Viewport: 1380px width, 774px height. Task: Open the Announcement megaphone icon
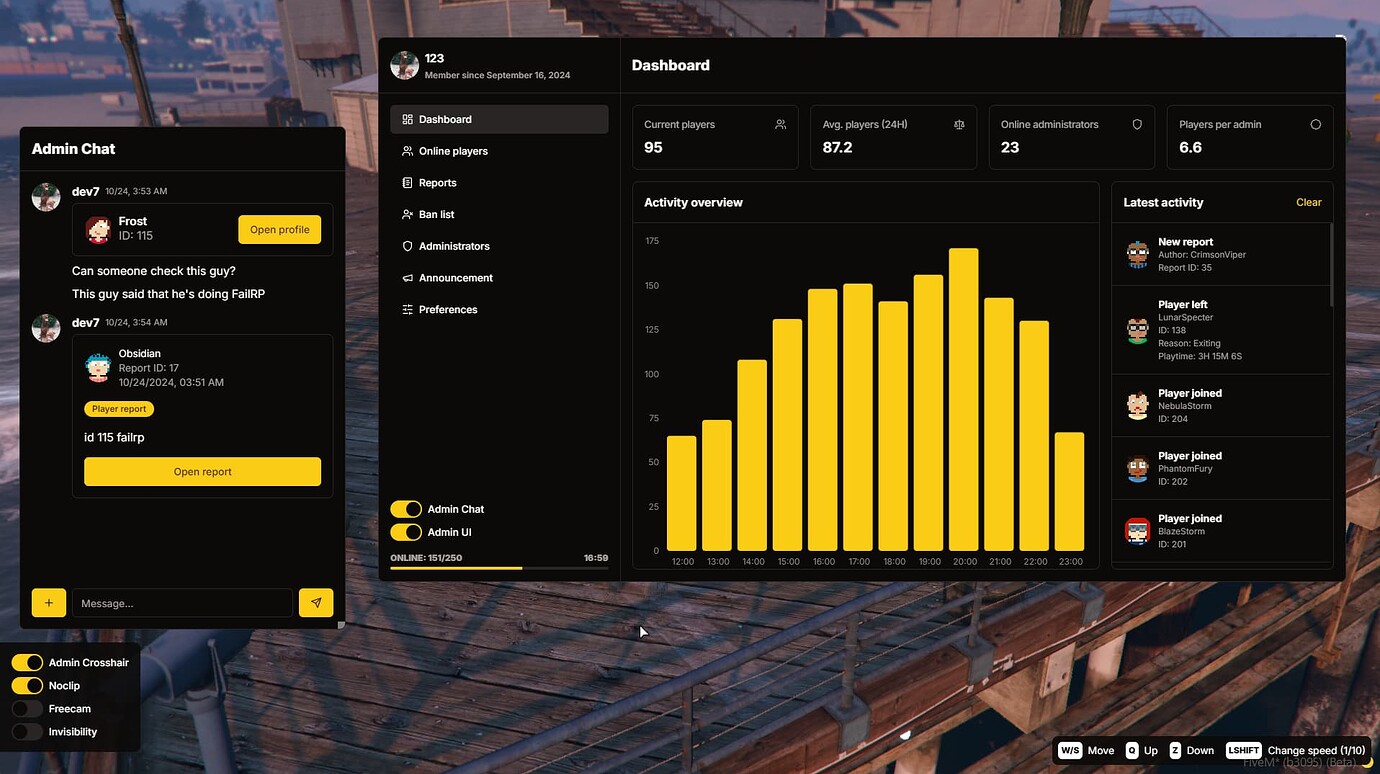[408, 277]
